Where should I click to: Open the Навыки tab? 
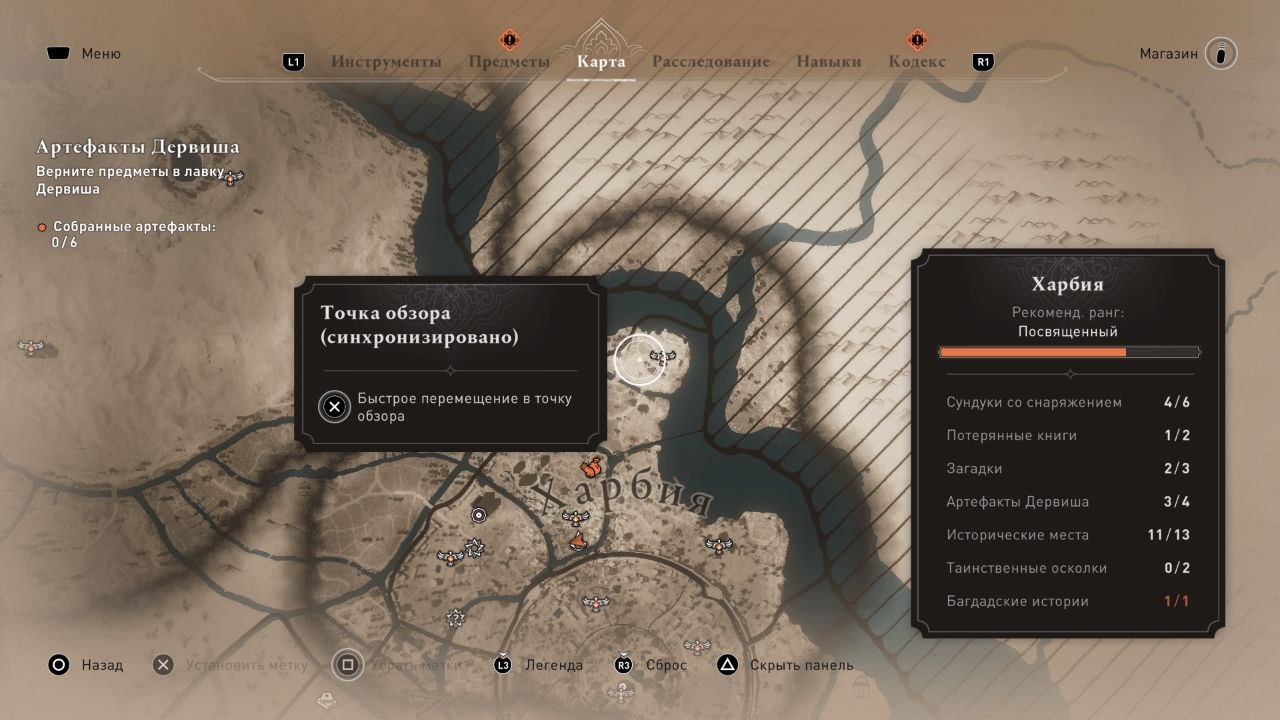click(x=828, y=62)
